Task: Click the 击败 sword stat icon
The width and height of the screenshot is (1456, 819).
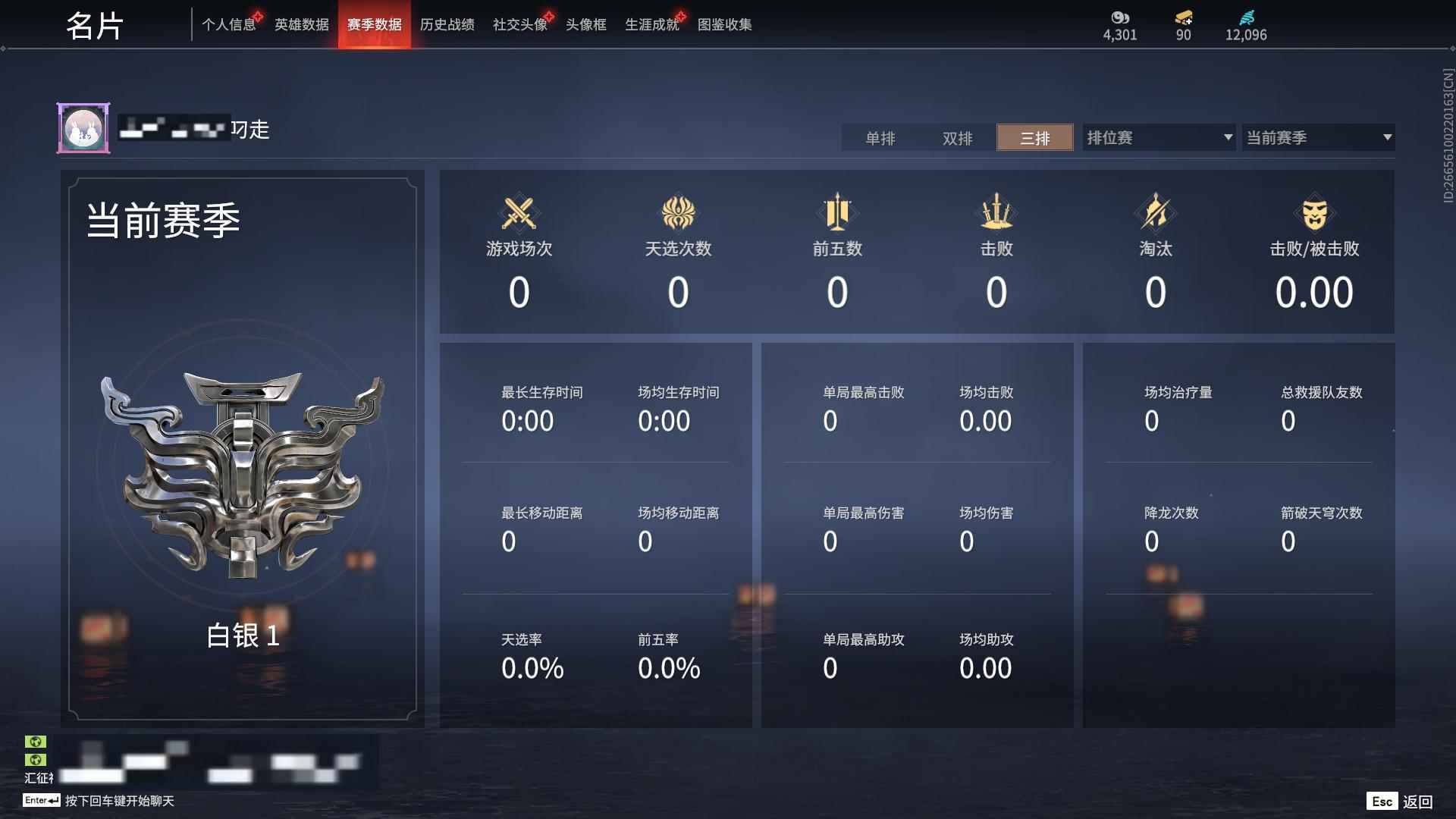Action: pyautogui.click(x=996, y=213)
